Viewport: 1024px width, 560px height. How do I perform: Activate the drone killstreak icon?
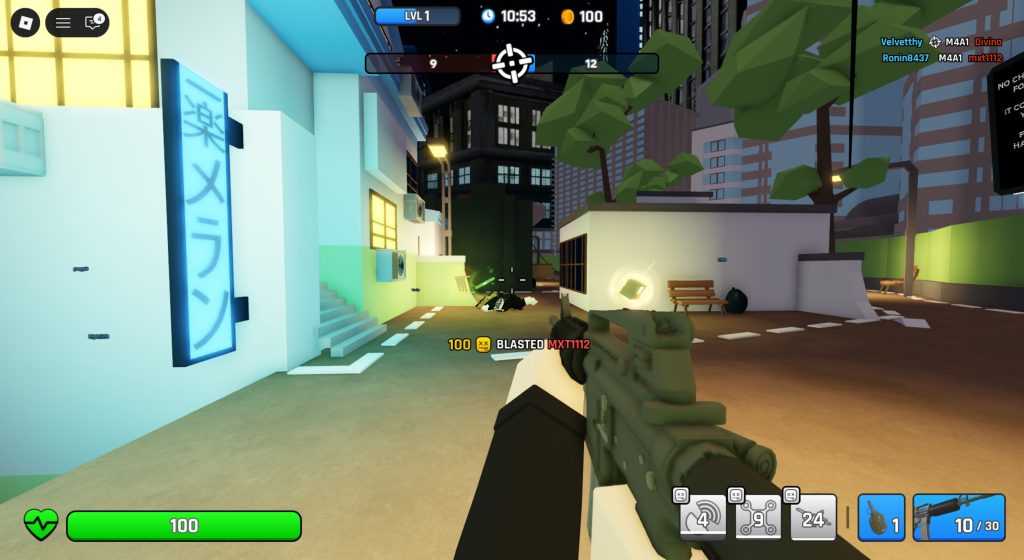tap(757, 517)
